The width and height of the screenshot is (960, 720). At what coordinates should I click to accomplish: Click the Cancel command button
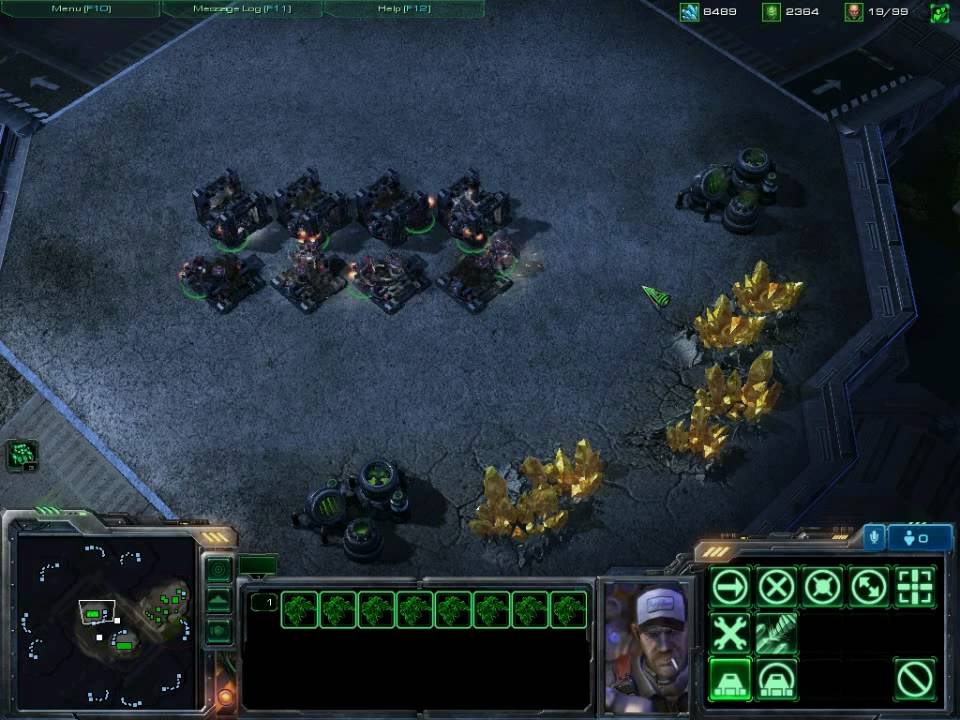914,680
